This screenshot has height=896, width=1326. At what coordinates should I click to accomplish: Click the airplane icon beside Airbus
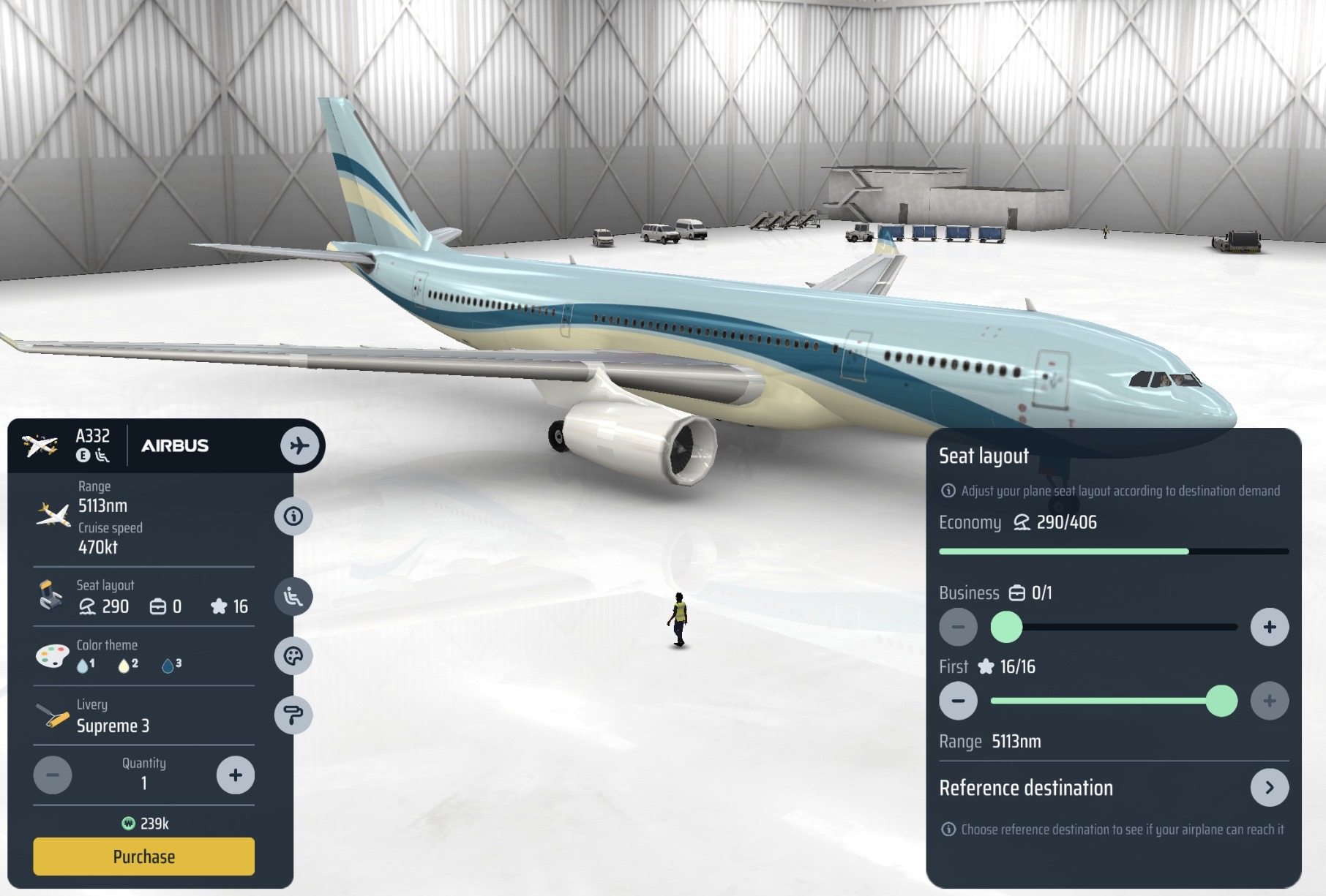tap(300, 445)
